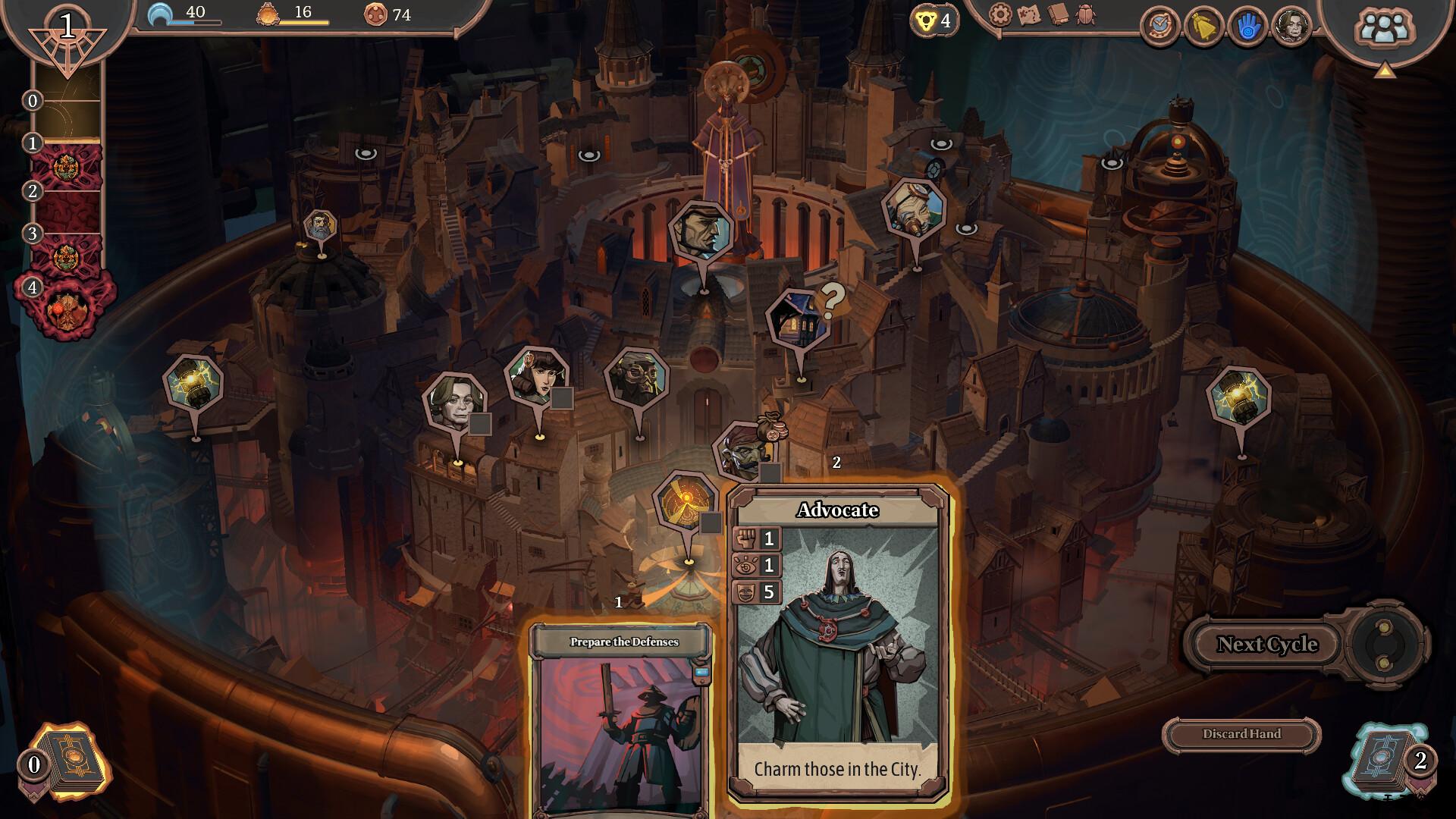Activate the blue hand ability
The image size is (1456, 819).
pos(1247,27)
